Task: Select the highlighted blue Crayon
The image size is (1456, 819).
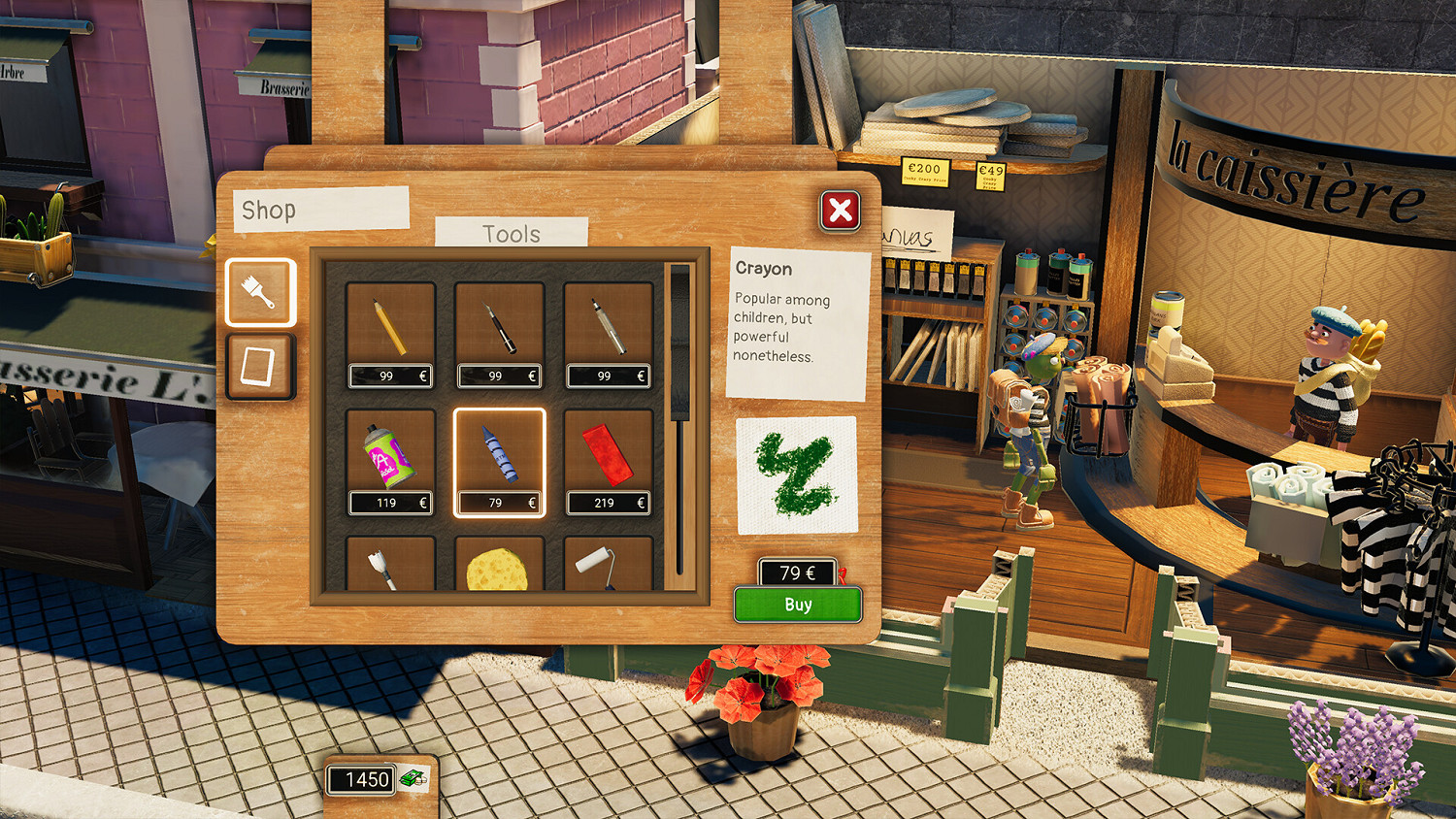Action: [x=498, y=454]
